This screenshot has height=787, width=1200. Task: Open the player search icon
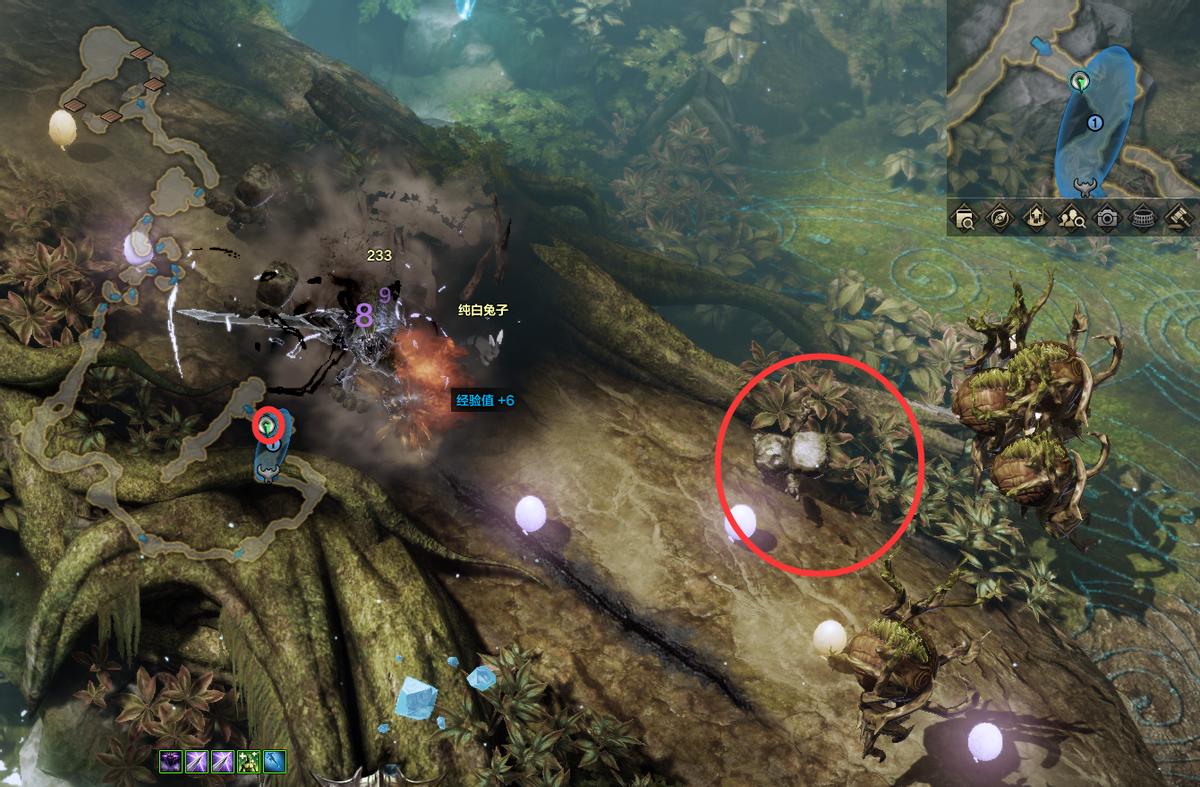coord(1071,217)
